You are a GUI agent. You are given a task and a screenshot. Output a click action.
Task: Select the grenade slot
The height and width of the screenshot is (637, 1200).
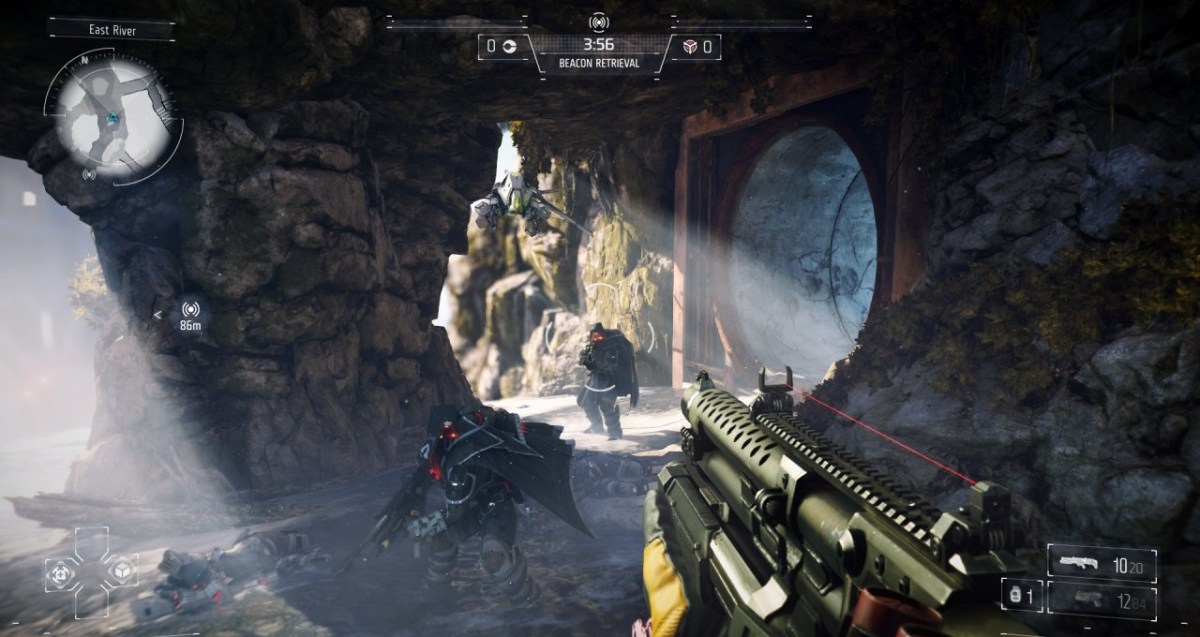[x=1023, y=594]
